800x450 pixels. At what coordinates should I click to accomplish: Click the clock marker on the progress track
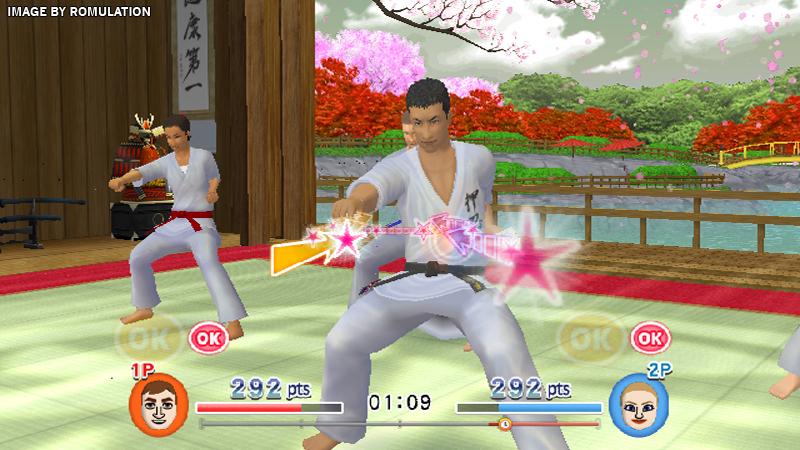pos(504,424)
